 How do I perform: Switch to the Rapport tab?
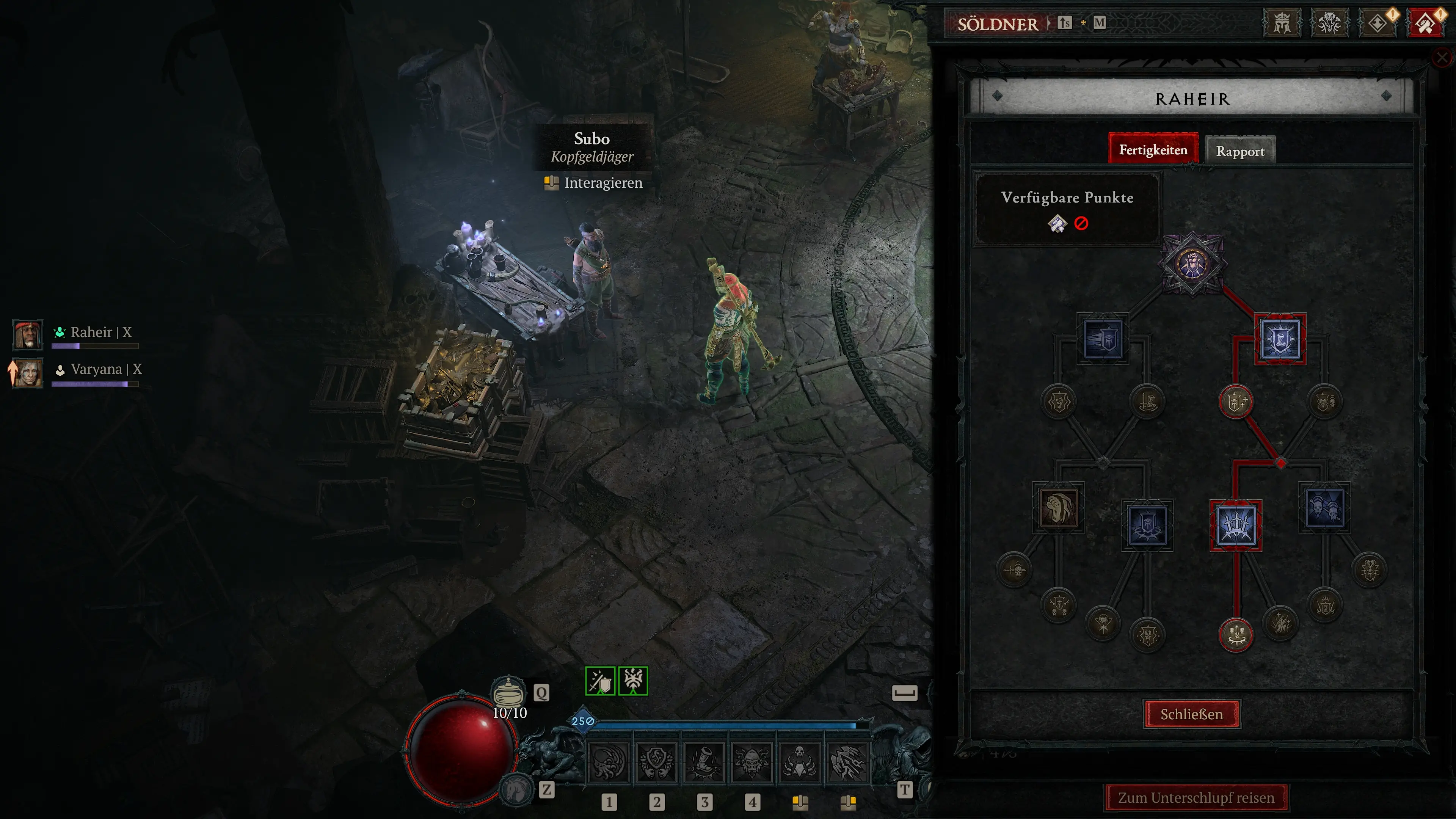coord(1241,151)
